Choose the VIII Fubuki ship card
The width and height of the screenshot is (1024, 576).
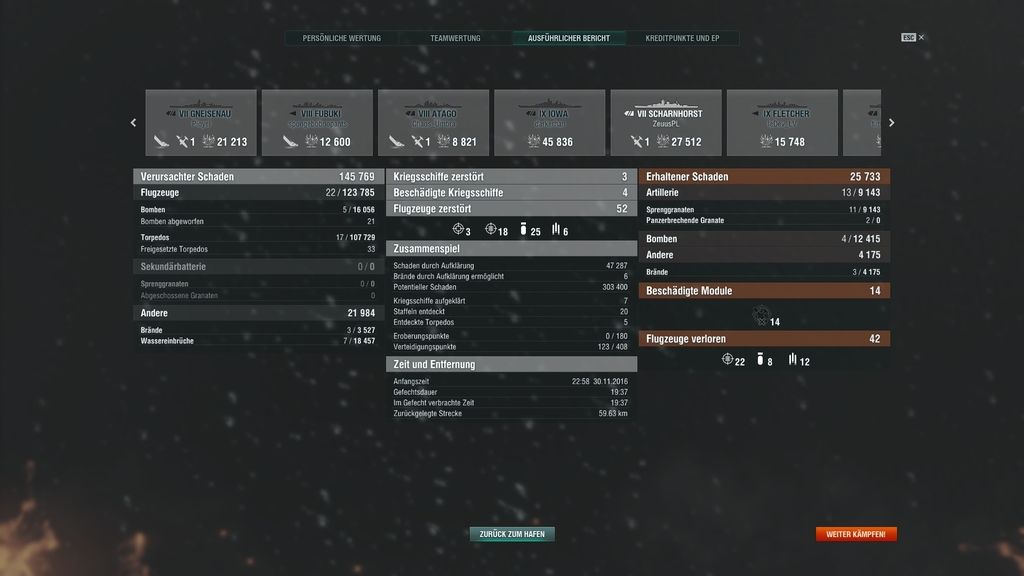click(x=317, y=123)
